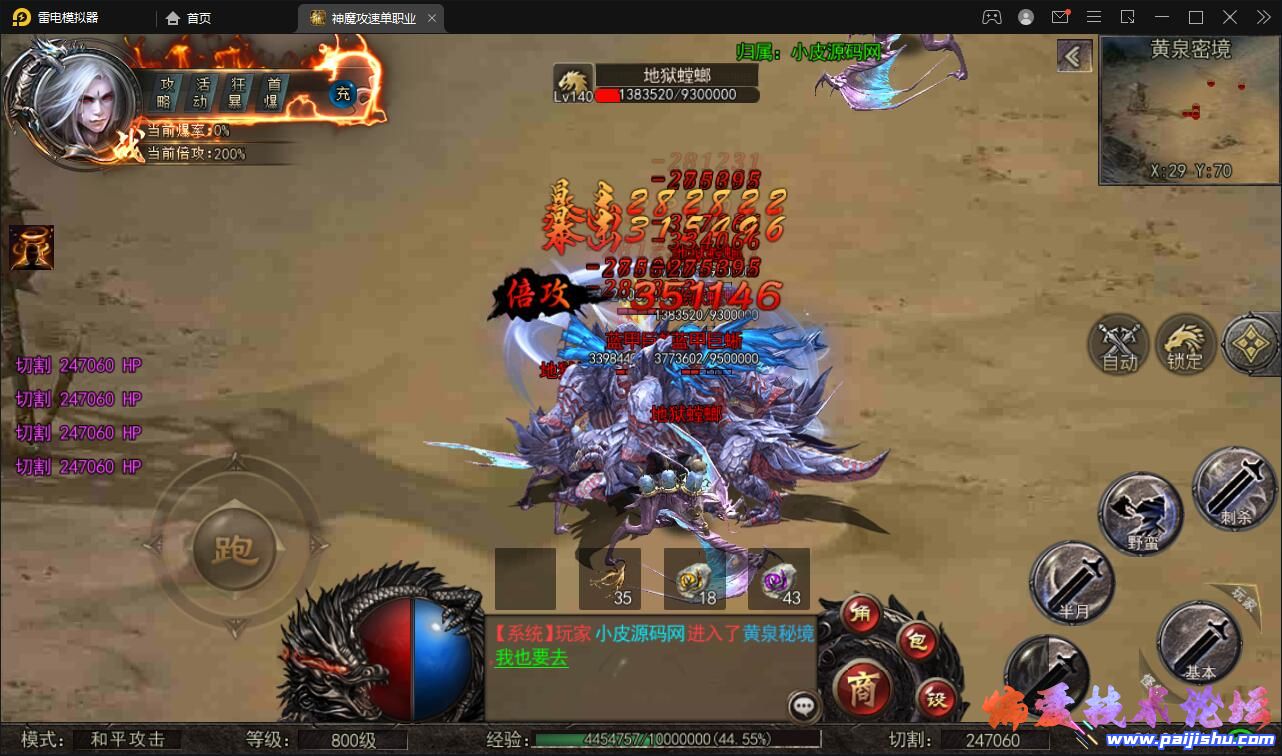1282x756 pixels.
Task: Activate the 半月 half-moon skill
Action: tap(1071, 582)
